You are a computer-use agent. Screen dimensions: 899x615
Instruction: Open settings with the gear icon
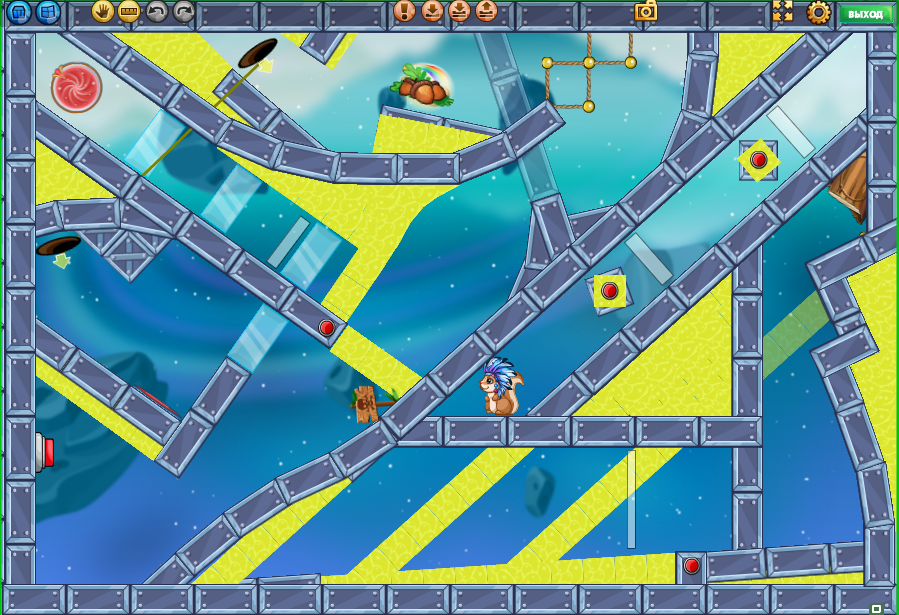click(x=819, y=12)
